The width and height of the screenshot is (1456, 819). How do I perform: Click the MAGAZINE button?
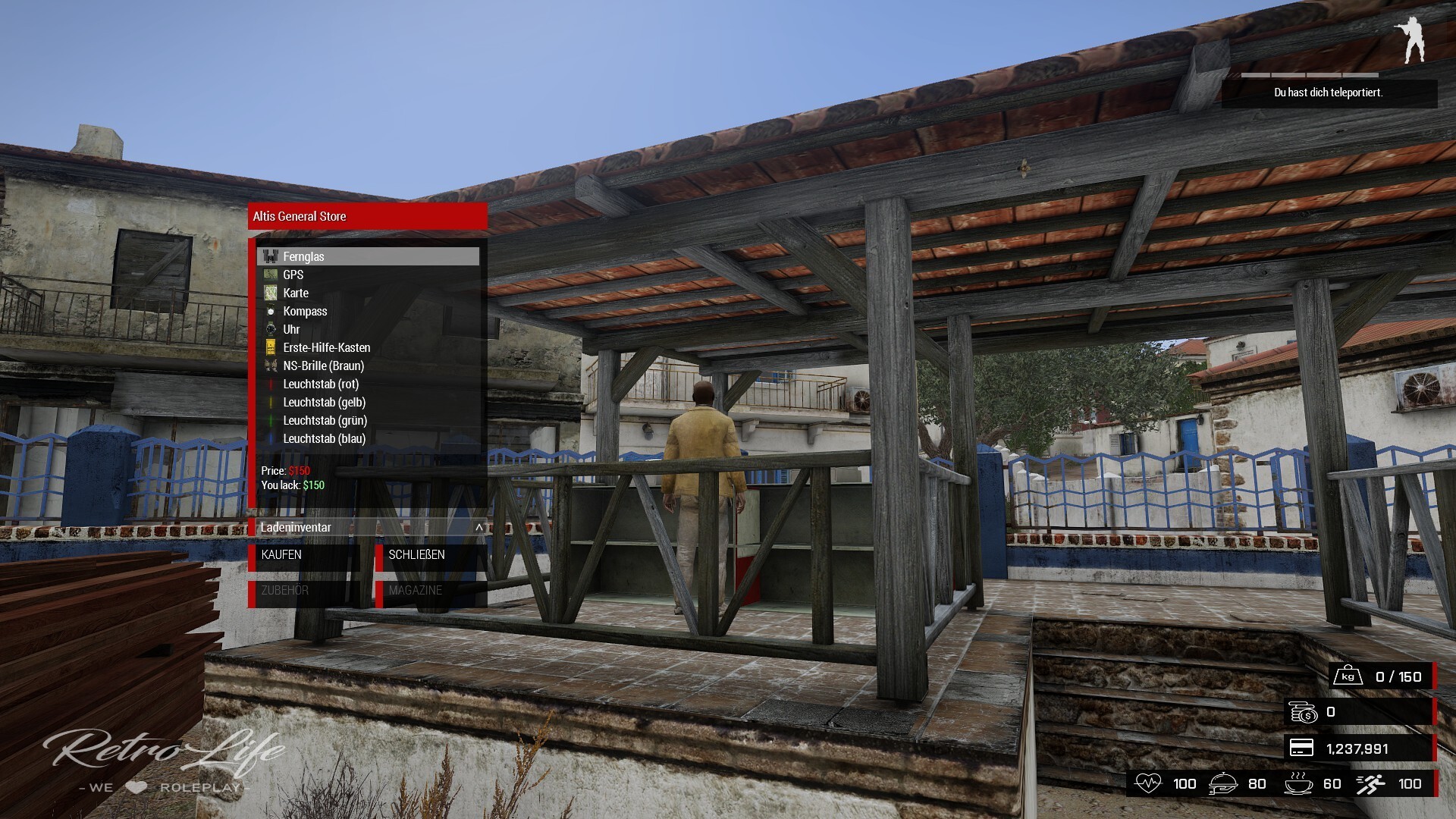point(432,591)
